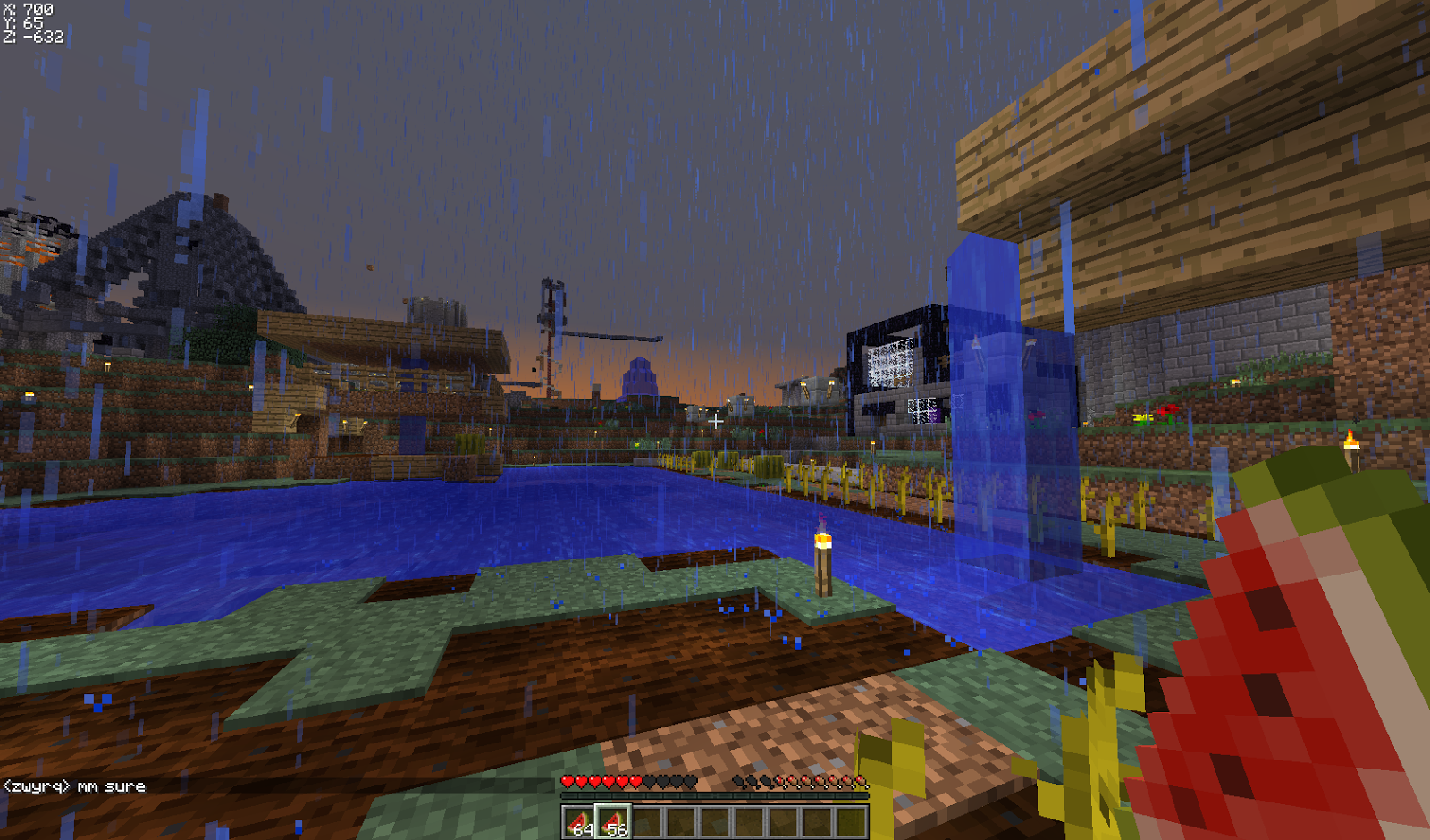Click the selected stack of 56 melon slices
The height and width of the screenshot is (840, 1430).
612,822
